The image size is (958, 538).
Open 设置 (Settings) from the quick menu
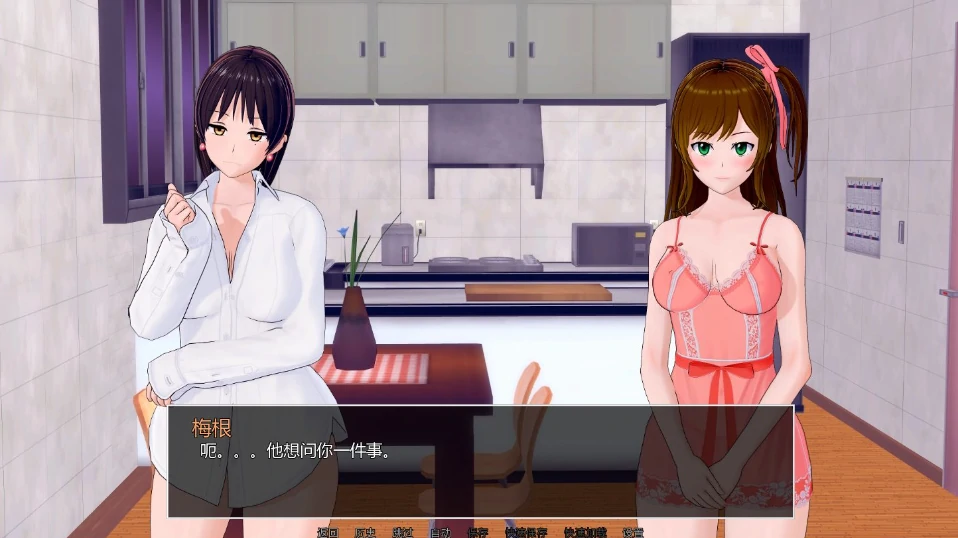[633, 532]
